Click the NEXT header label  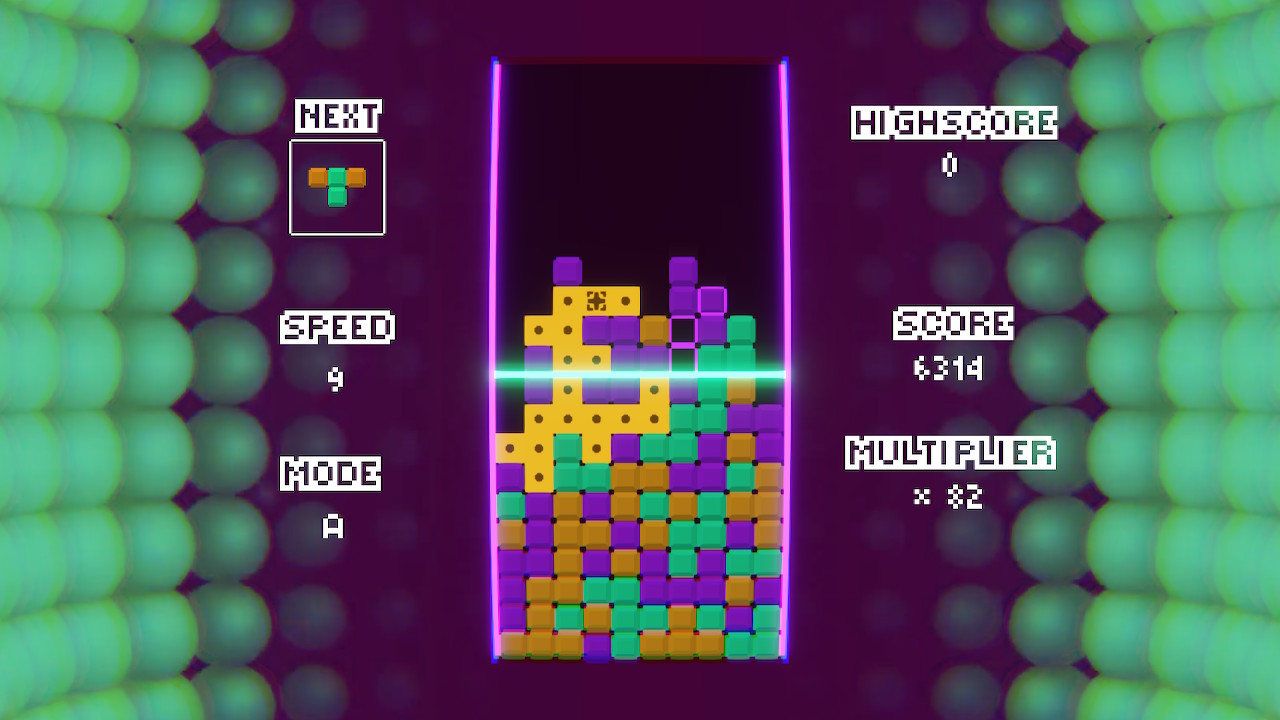pos(337,115)
